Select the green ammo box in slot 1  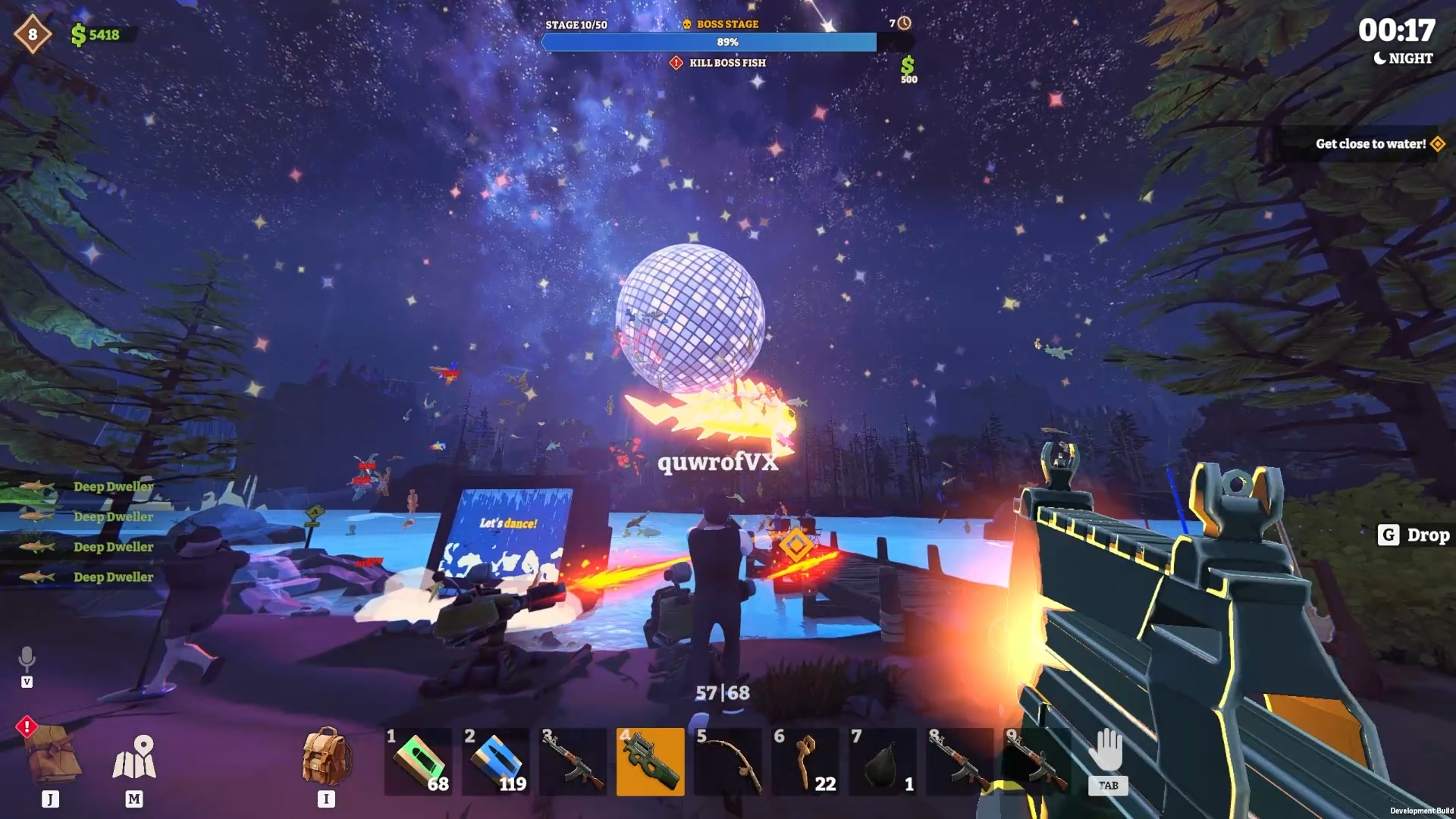(x=419, y=761)
